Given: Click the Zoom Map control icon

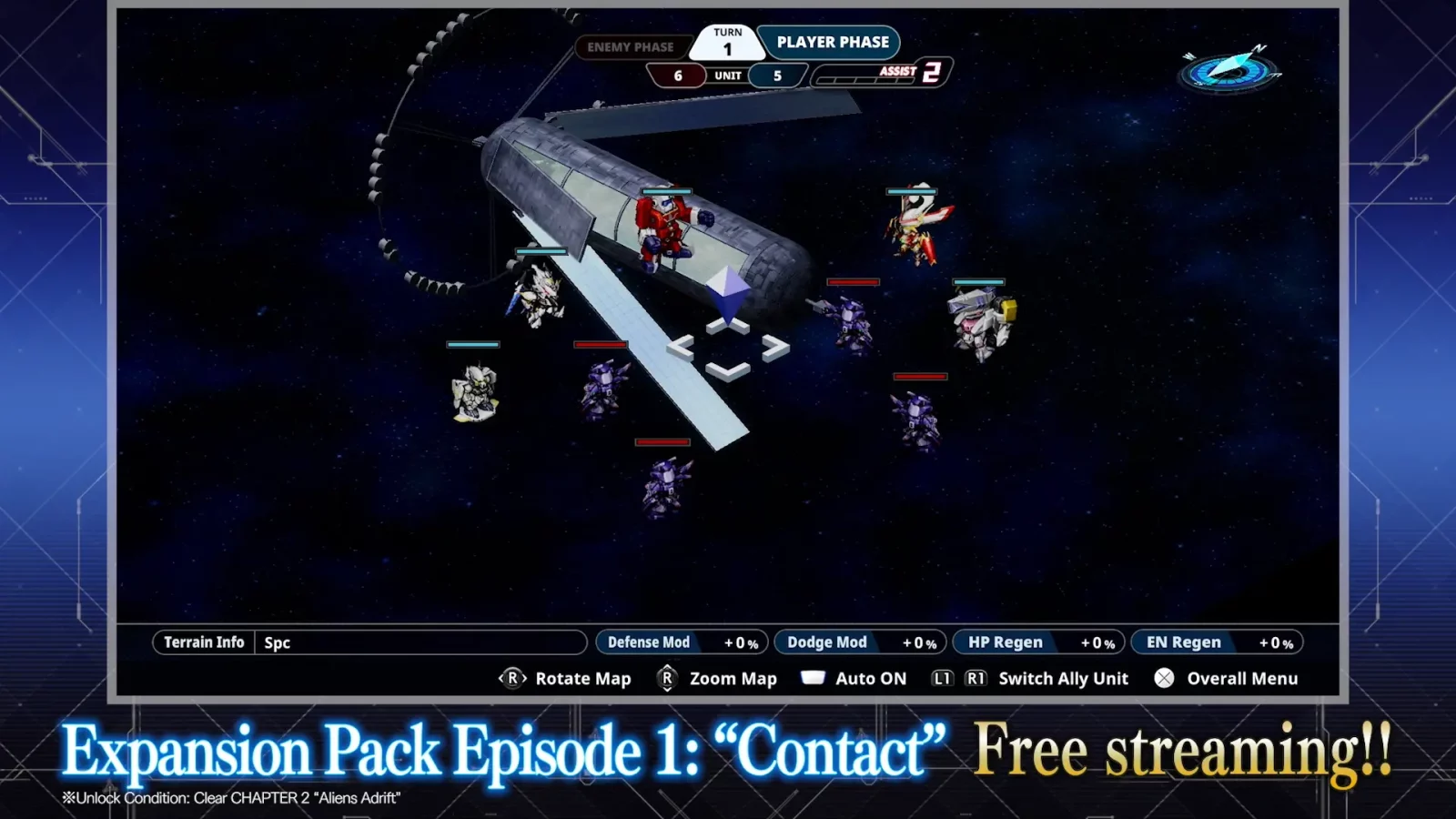Looking at the screenshot, I should point(666,678).
